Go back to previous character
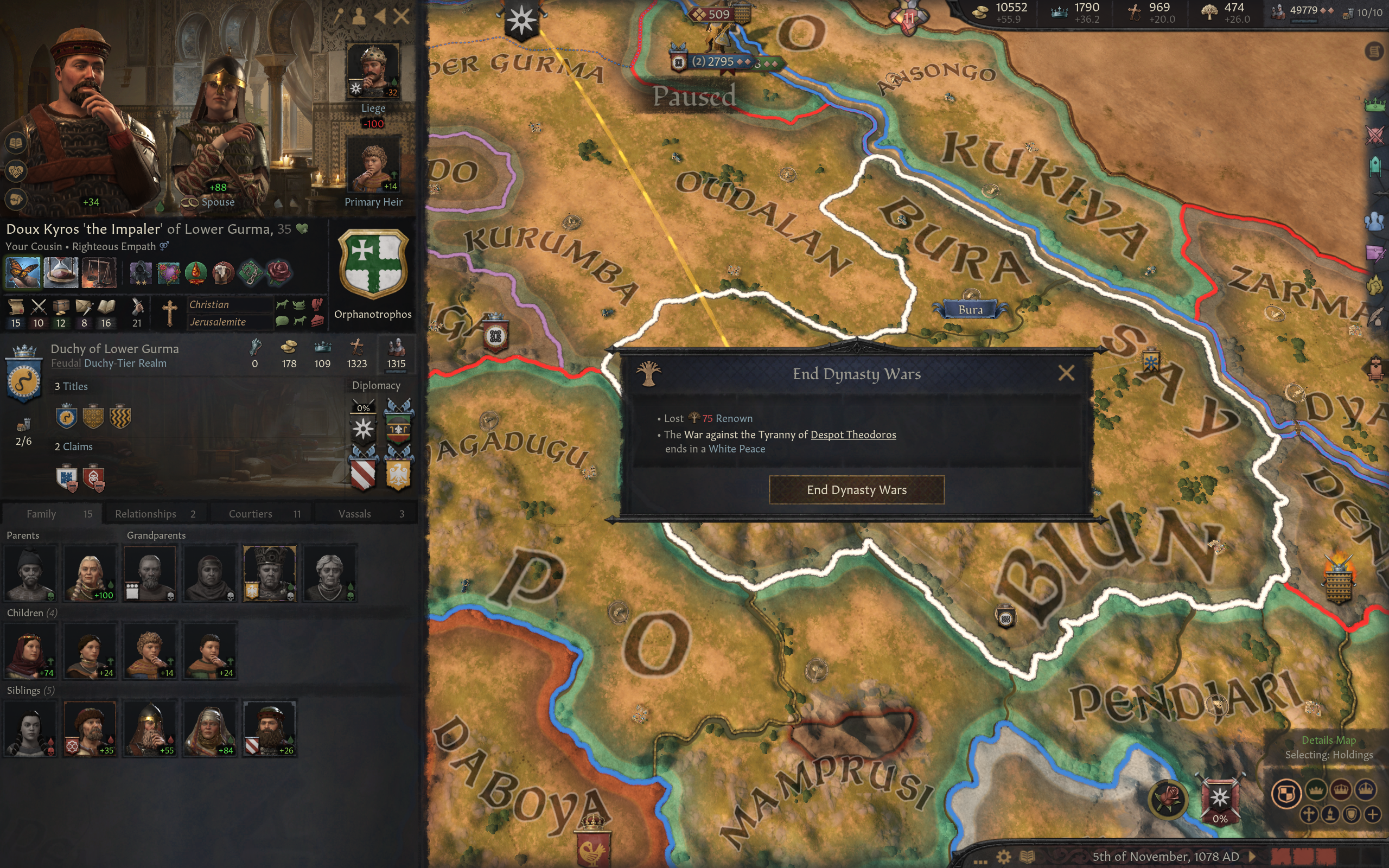 [380, 16]
